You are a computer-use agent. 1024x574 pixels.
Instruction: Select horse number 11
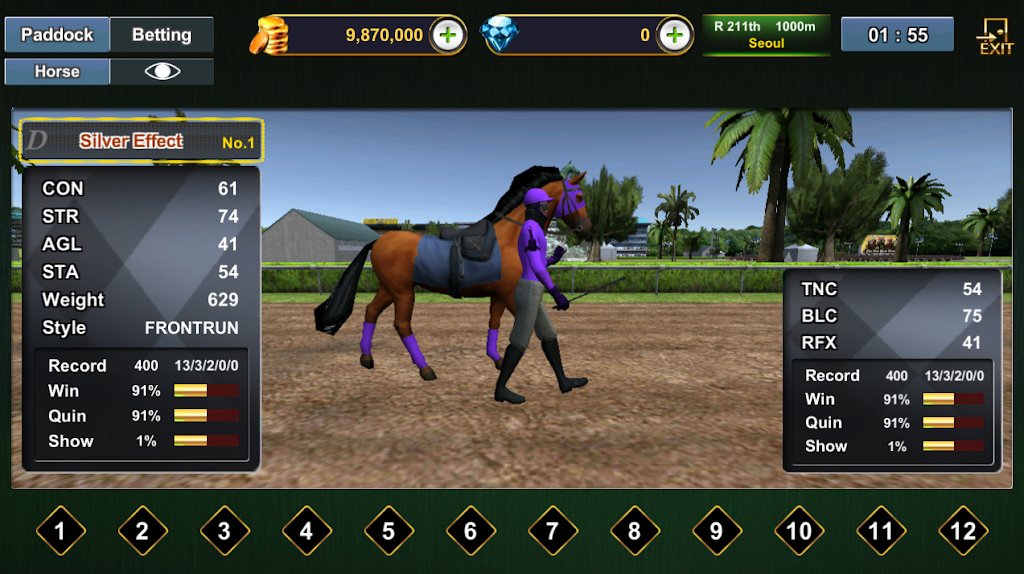tap(881, 531)
